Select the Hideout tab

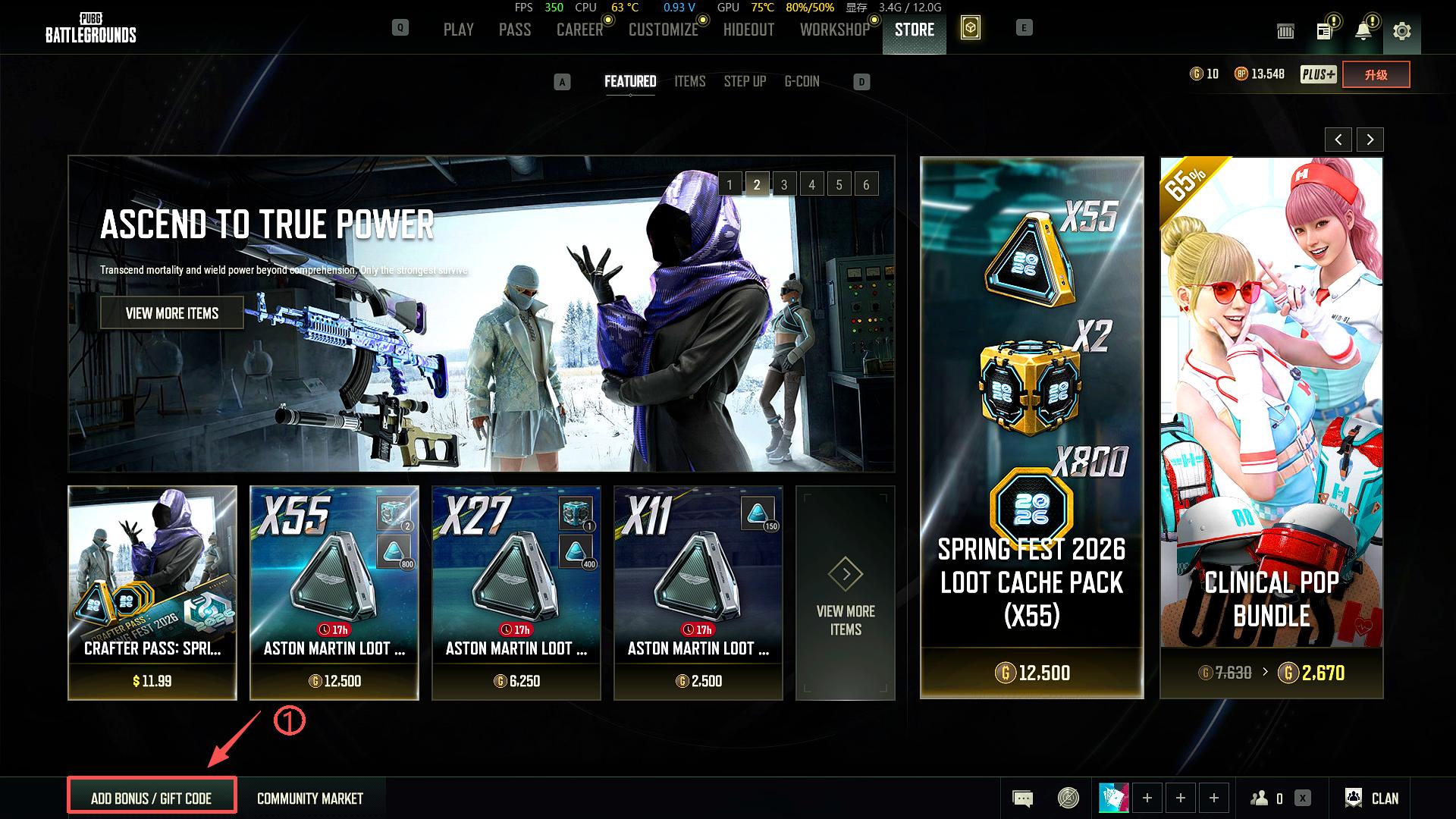click(748, 30)
